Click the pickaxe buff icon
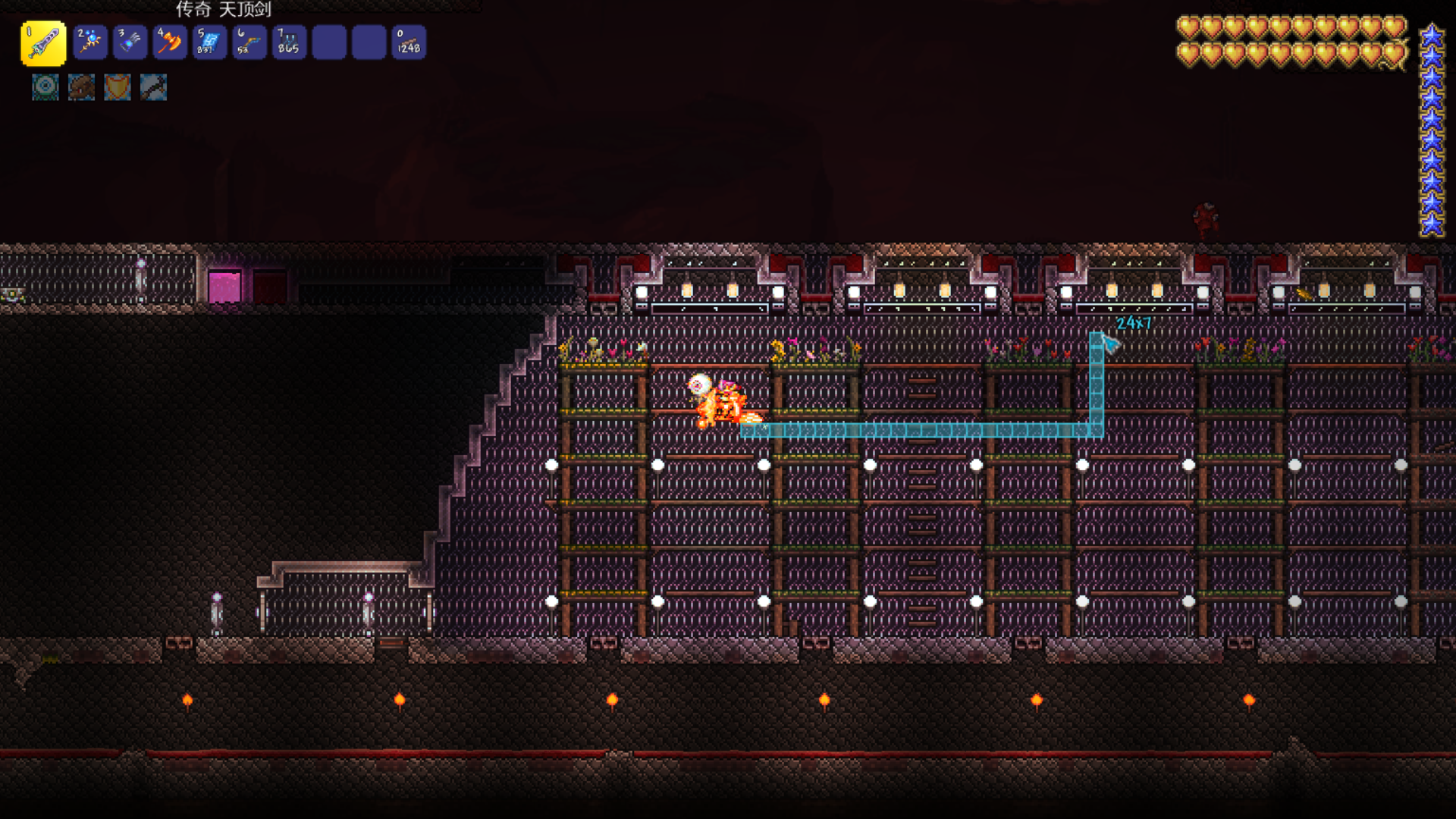The width and height of the screenshot is (1456, 819). coord(153,87)
